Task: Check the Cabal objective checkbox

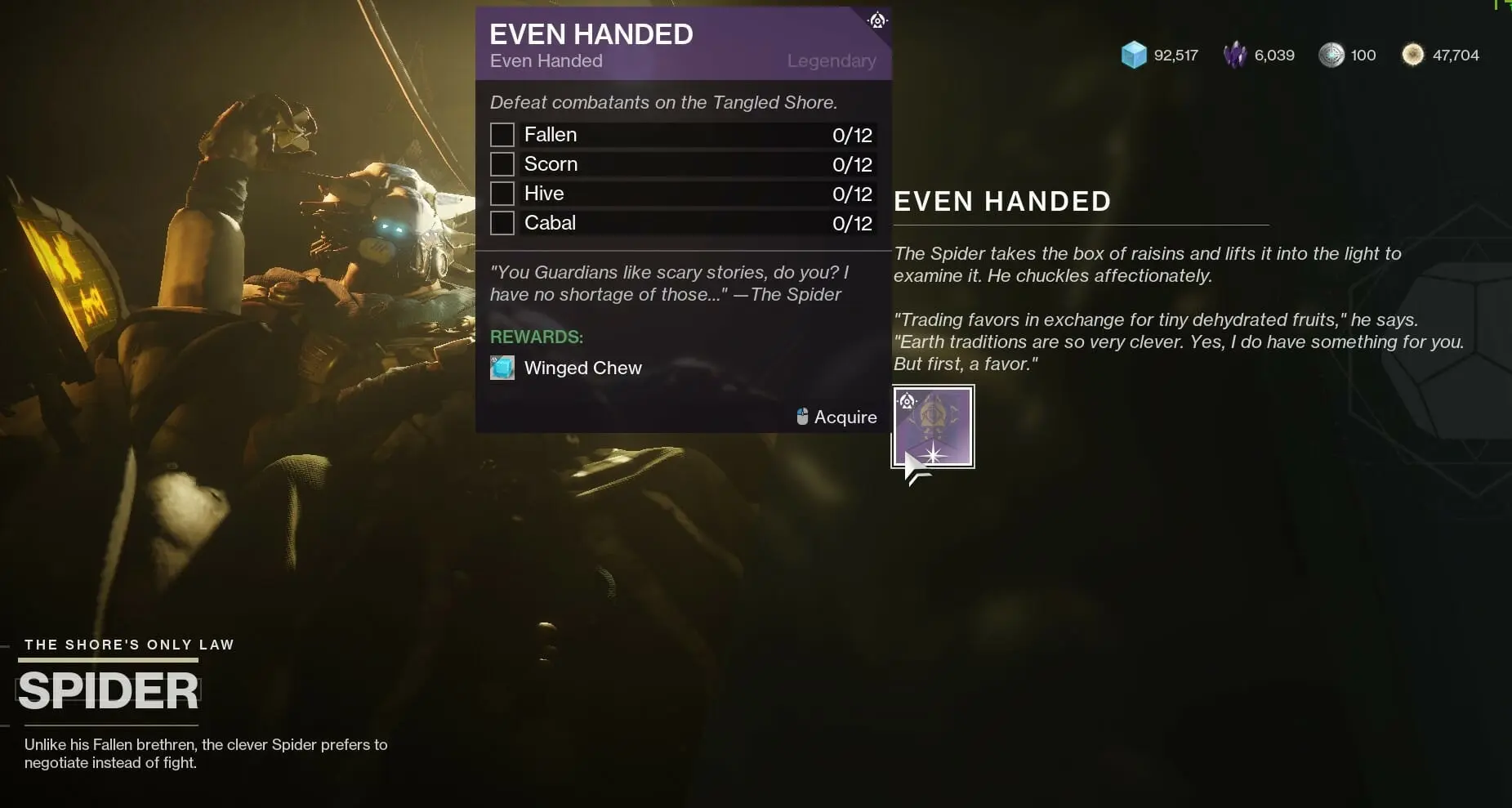Action: point(502,222)
